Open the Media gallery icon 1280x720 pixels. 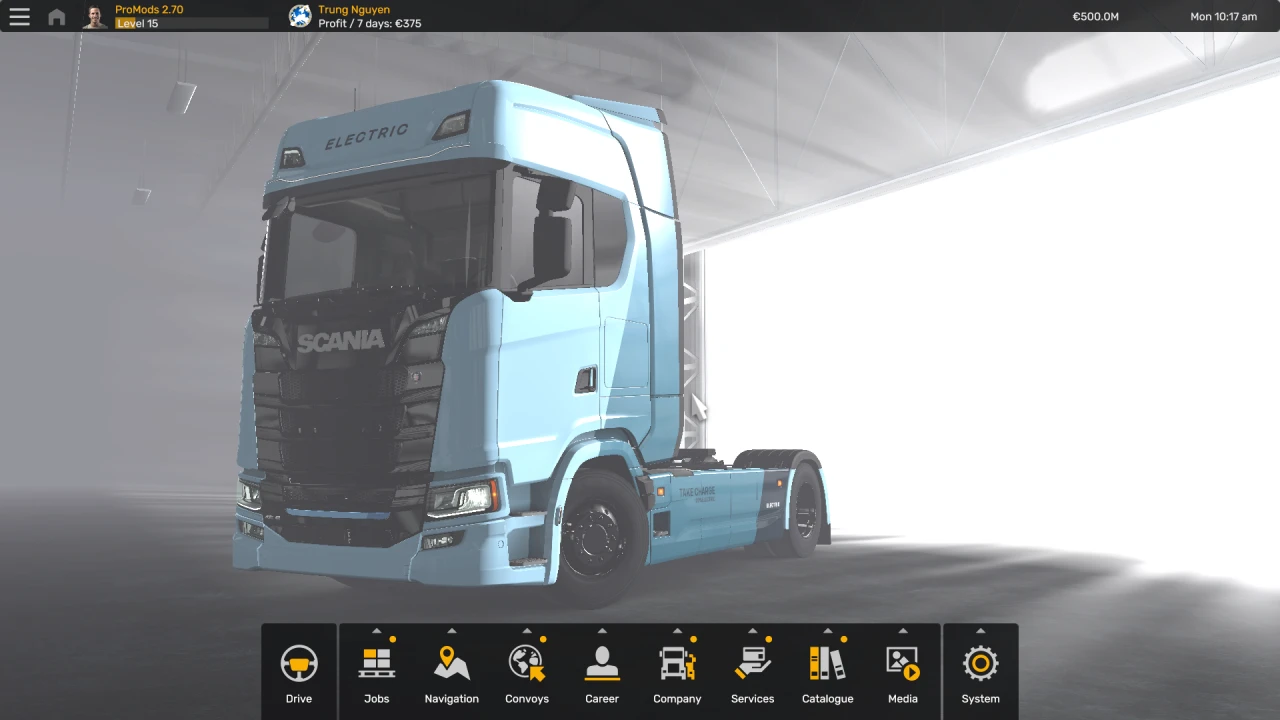click(x=902, y=661)
